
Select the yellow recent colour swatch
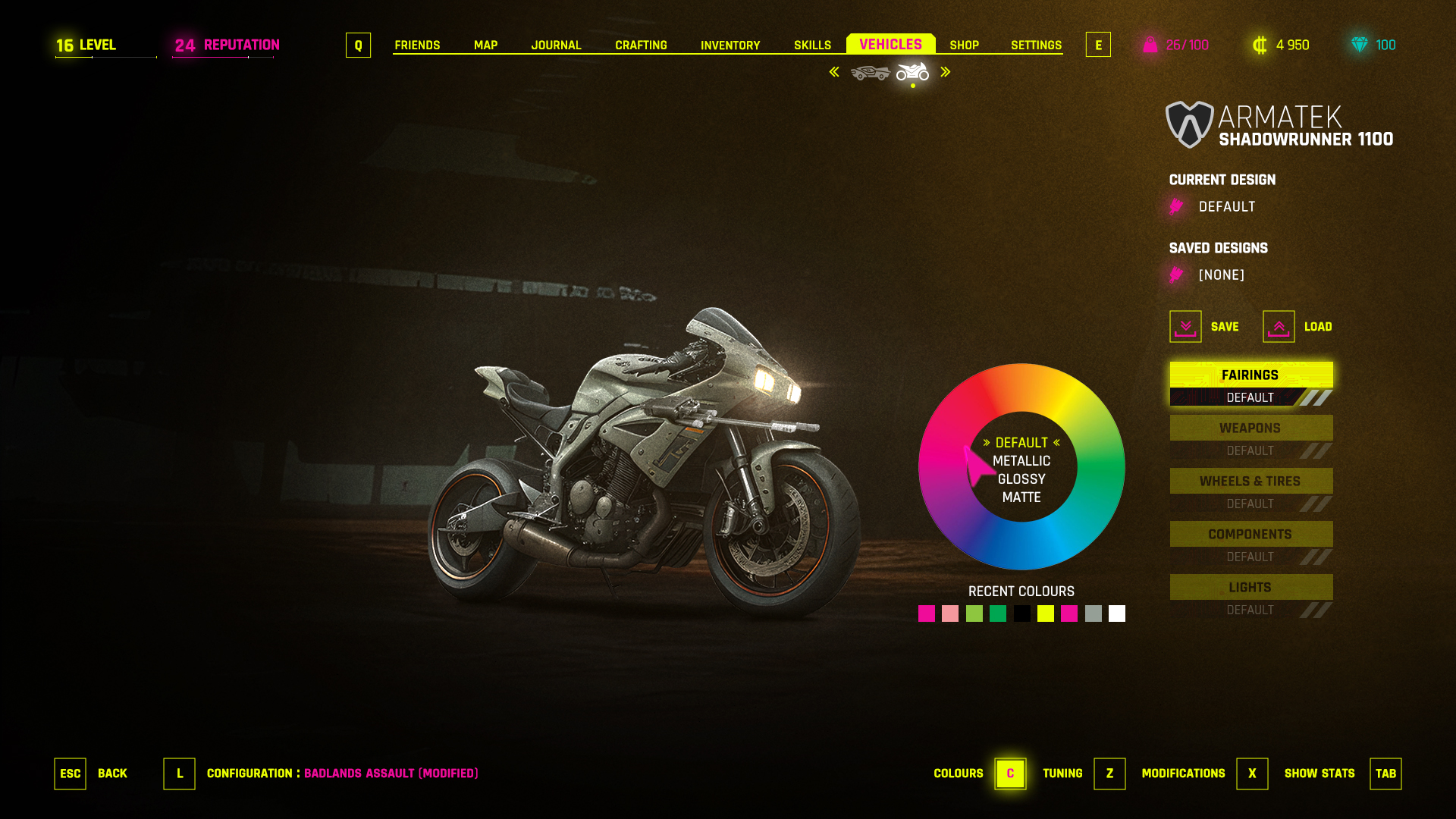click(1046, 613)
